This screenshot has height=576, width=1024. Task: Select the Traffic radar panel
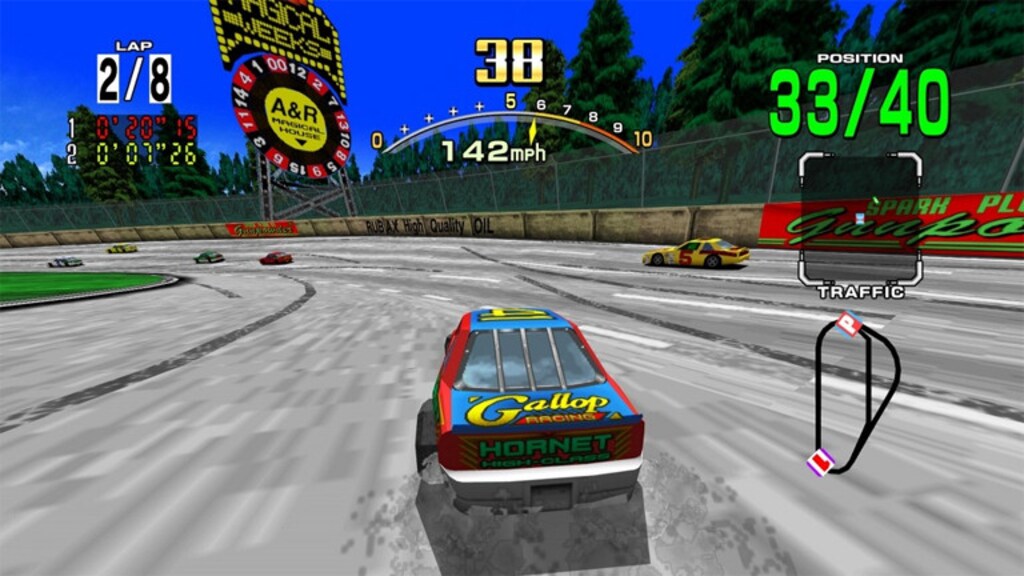tap(859, 218)
